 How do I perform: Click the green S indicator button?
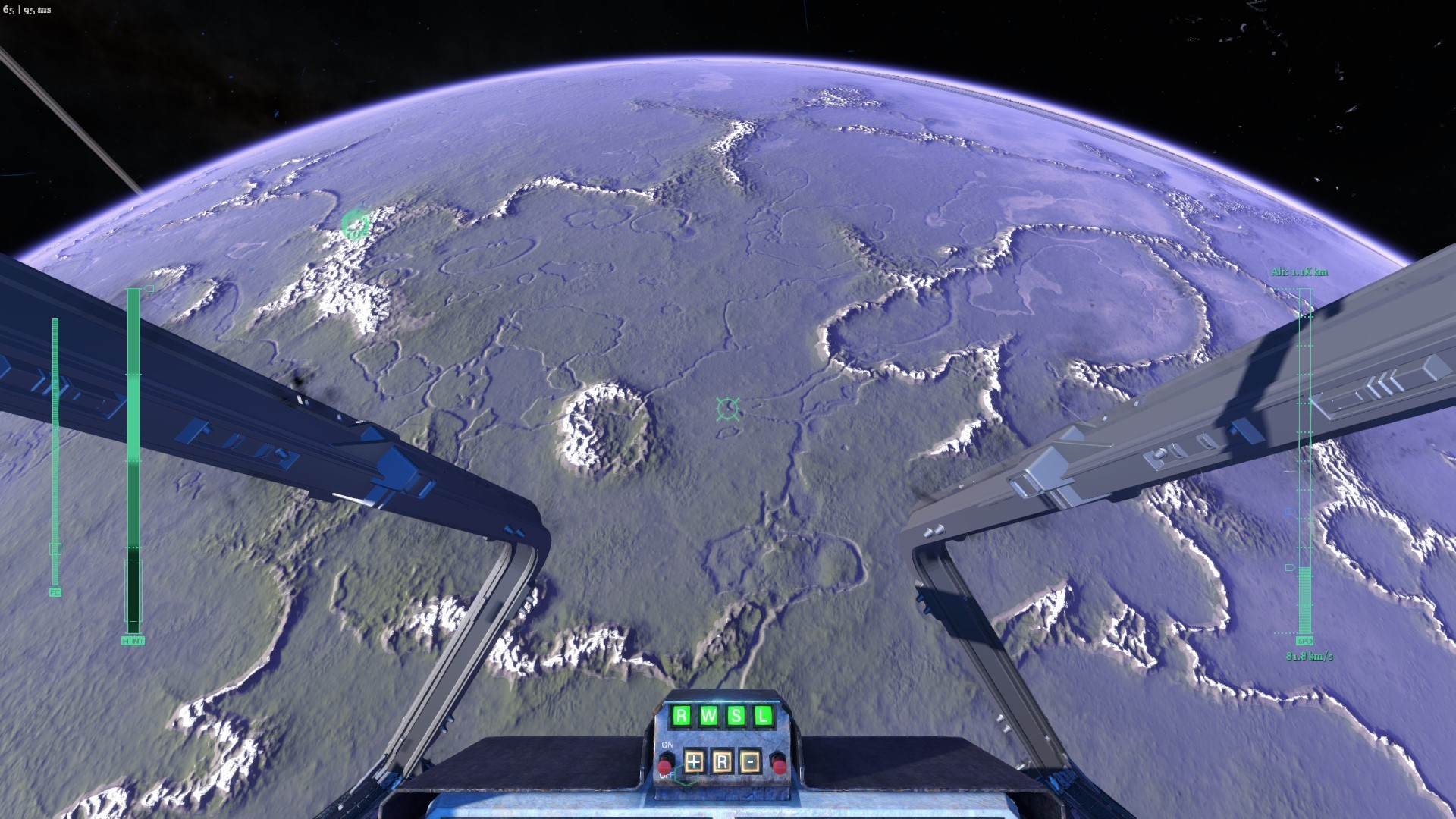click(x=736, y=715)
